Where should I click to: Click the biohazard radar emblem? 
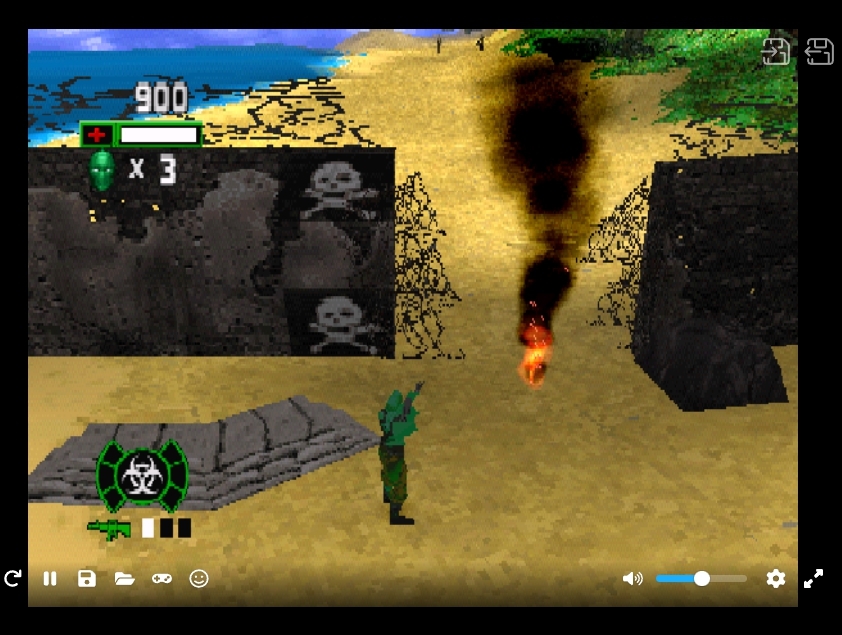pos(141,476)
